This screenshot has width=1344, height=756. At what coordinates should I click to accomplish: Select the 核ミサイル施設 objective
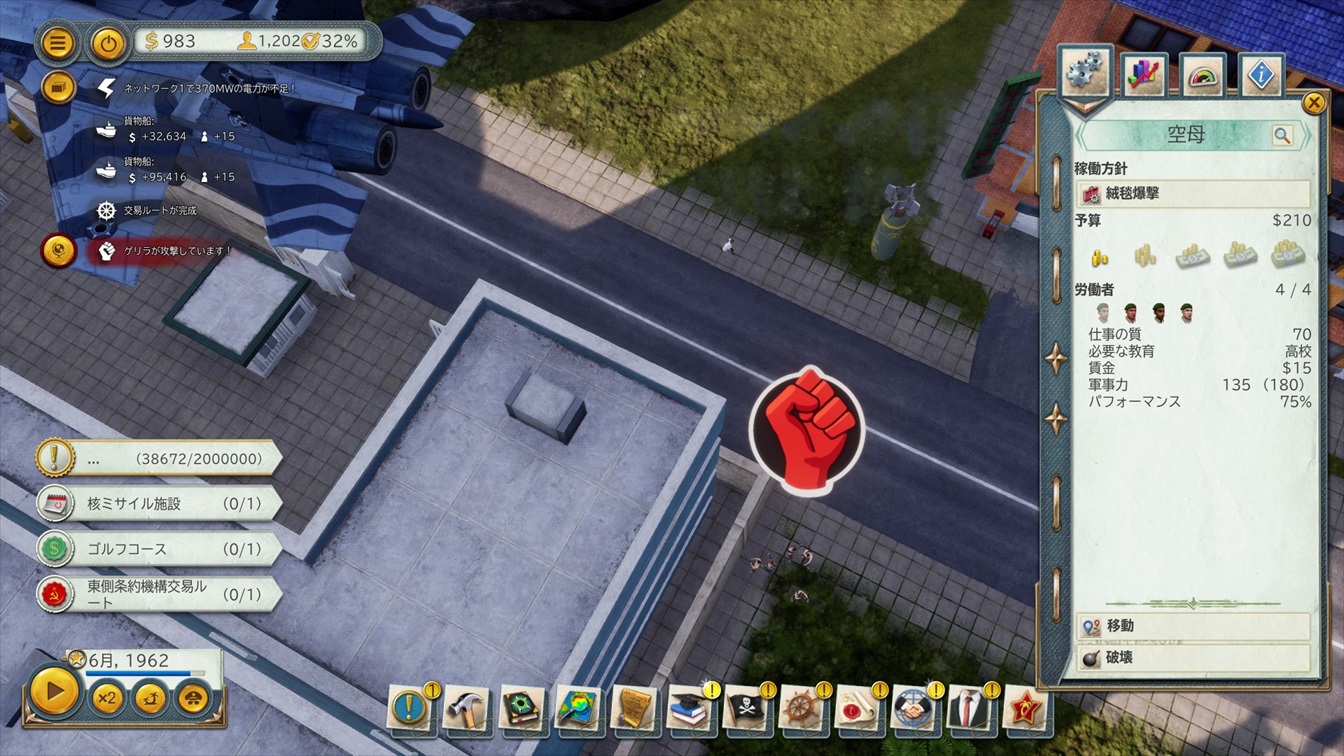(x=160, y=503)
